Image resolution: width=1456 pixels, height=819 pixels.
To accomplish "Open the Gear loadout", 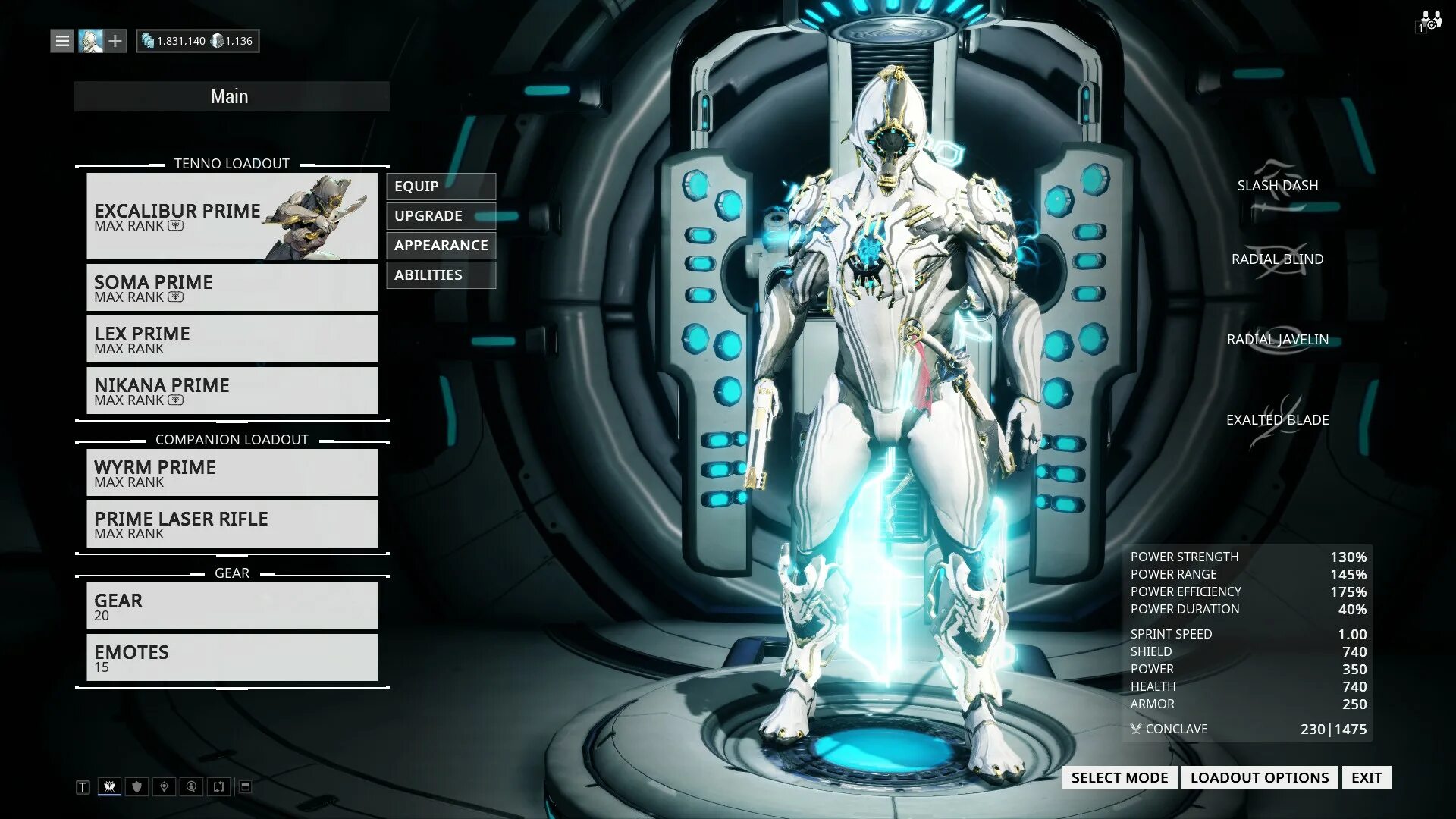I will coord(232,606).
